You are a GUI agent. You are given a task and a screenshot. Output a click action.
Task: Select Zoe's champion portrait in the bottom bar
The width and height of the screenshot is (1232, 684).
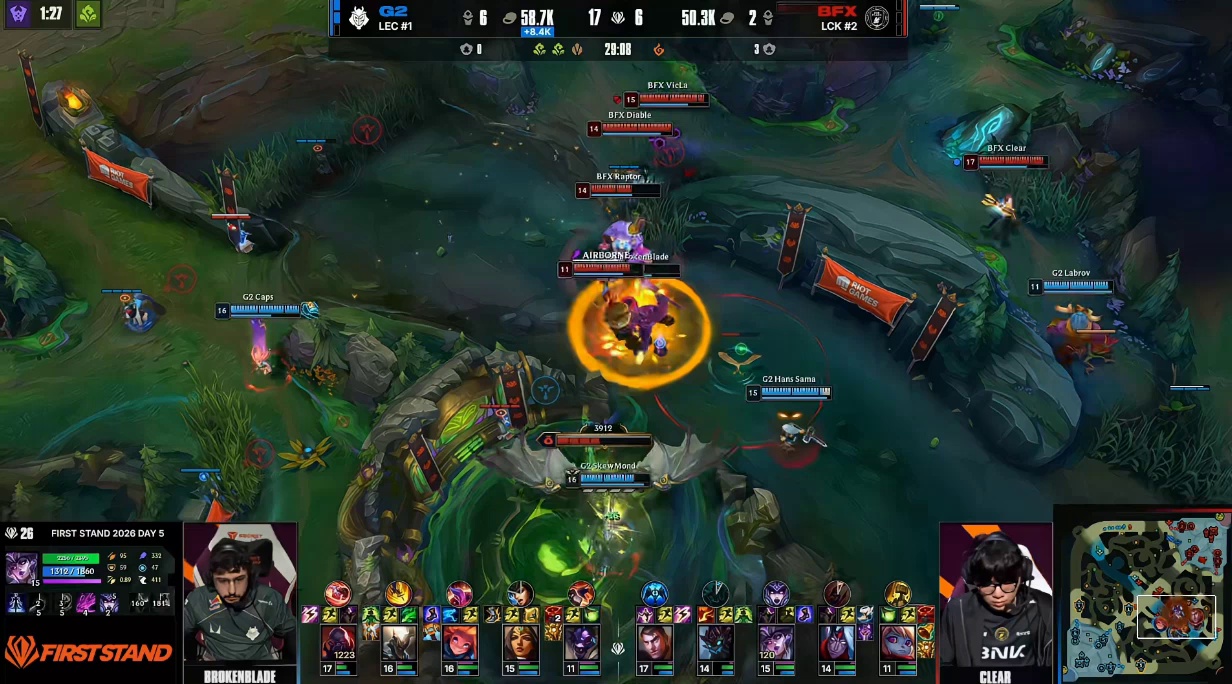pyautogui.click(x=459, y=643)
